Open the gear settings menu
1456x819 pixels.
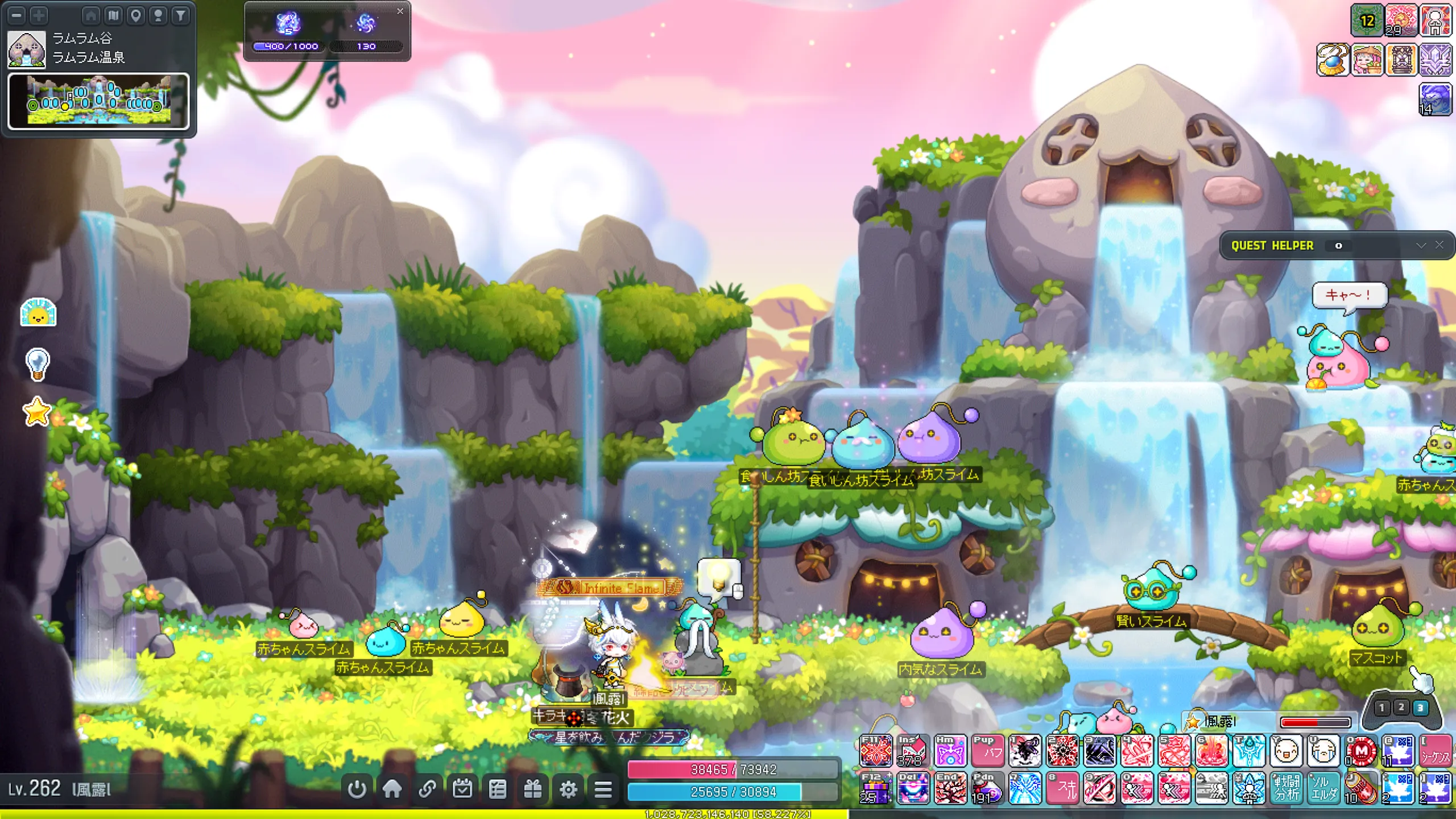click(568, 789)
